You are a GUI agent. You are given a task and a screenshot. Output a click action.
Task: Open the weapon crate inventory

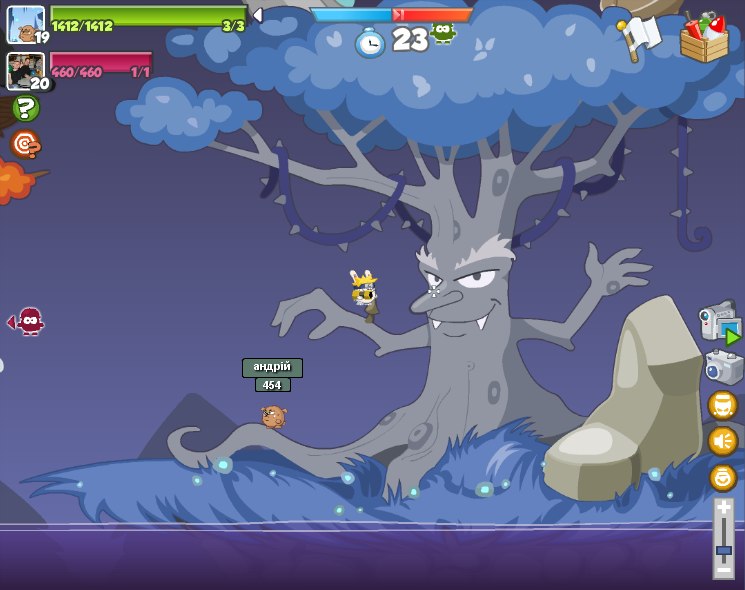pos(704,39)
